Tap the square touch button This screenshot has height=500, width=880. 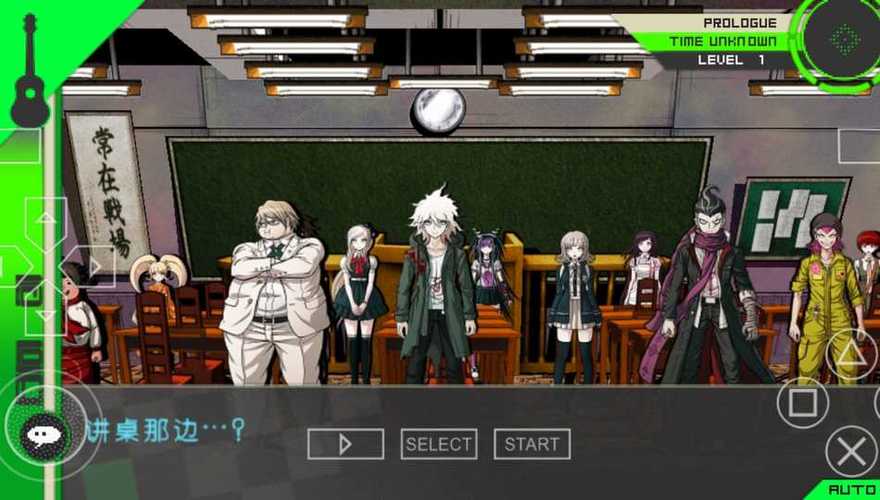pos(803,403)
